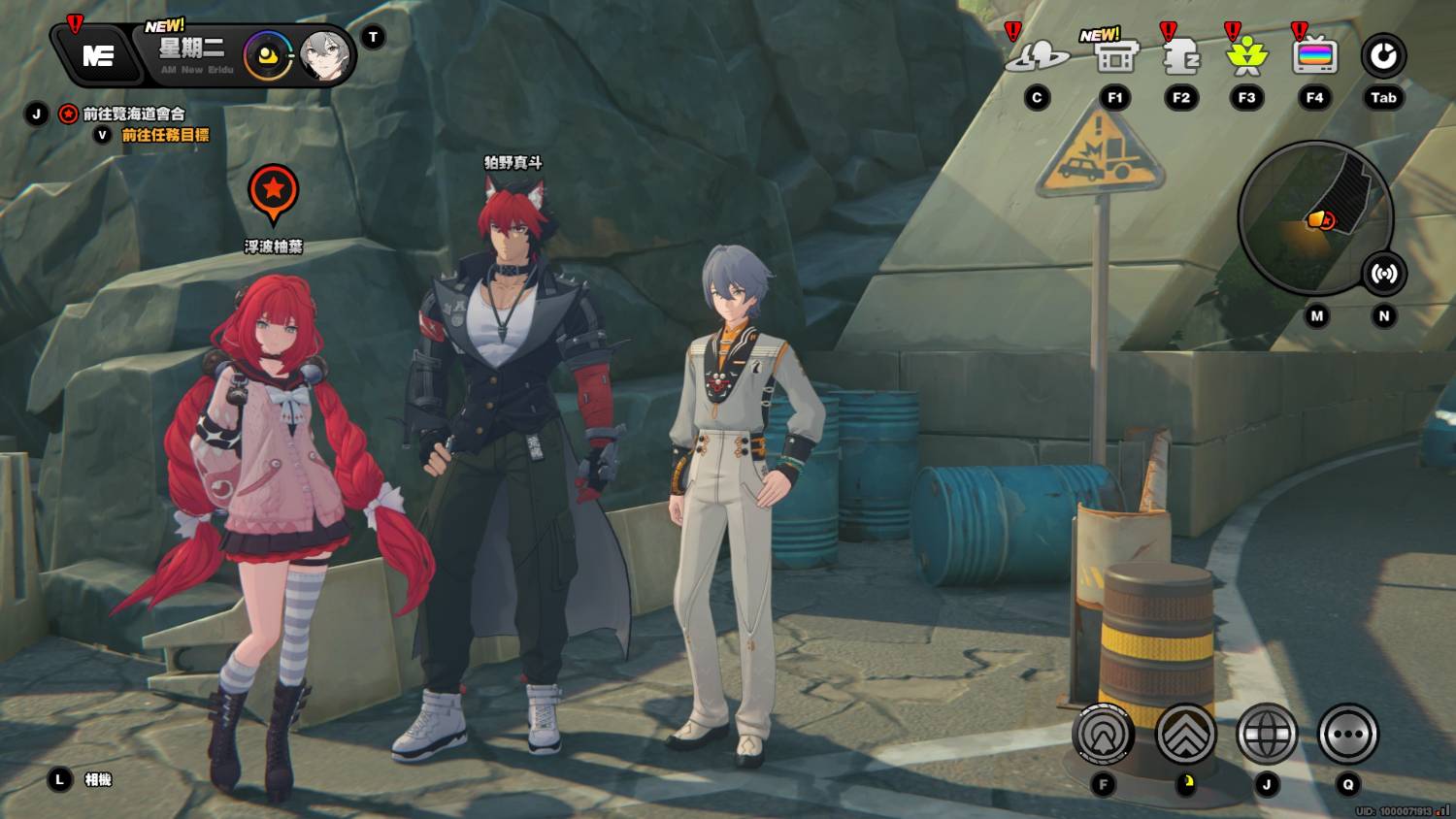Open the globe icon button
The width and height of the screenshot is (1456, 819).
[1267, 734]
